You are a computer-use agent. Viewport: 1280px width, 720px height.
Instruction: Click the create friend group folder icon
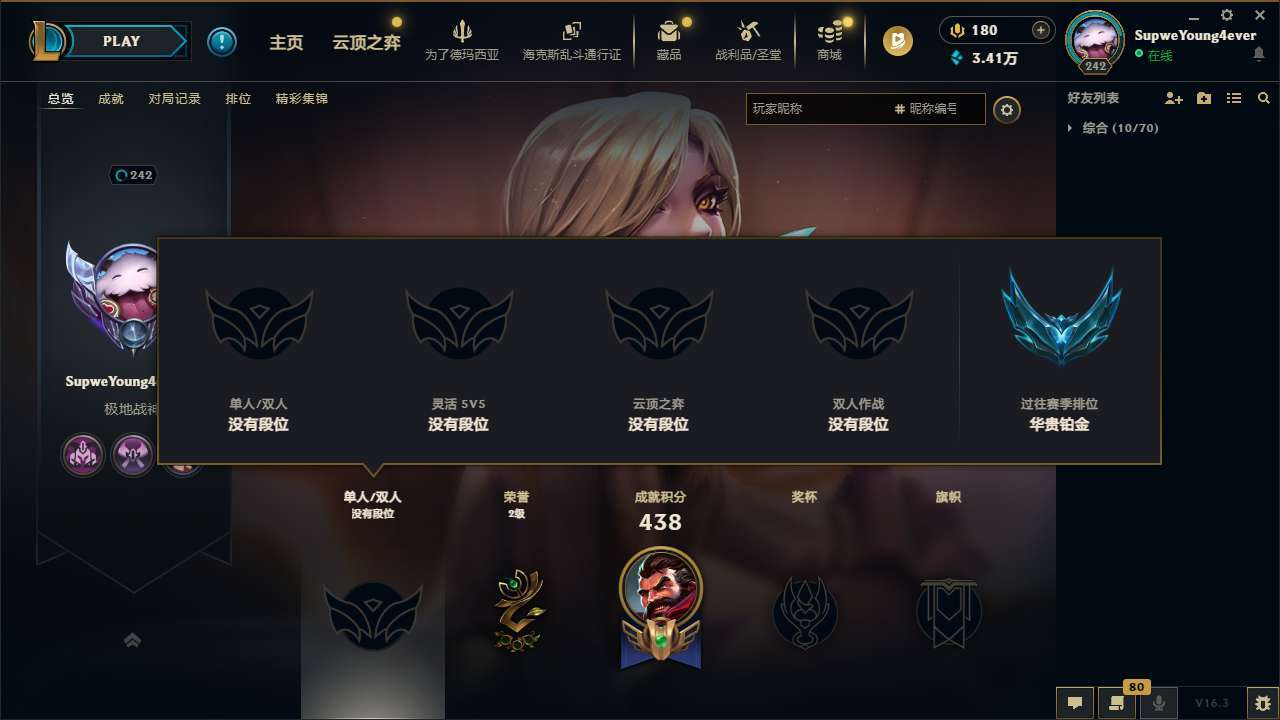tap(1203, 98)
